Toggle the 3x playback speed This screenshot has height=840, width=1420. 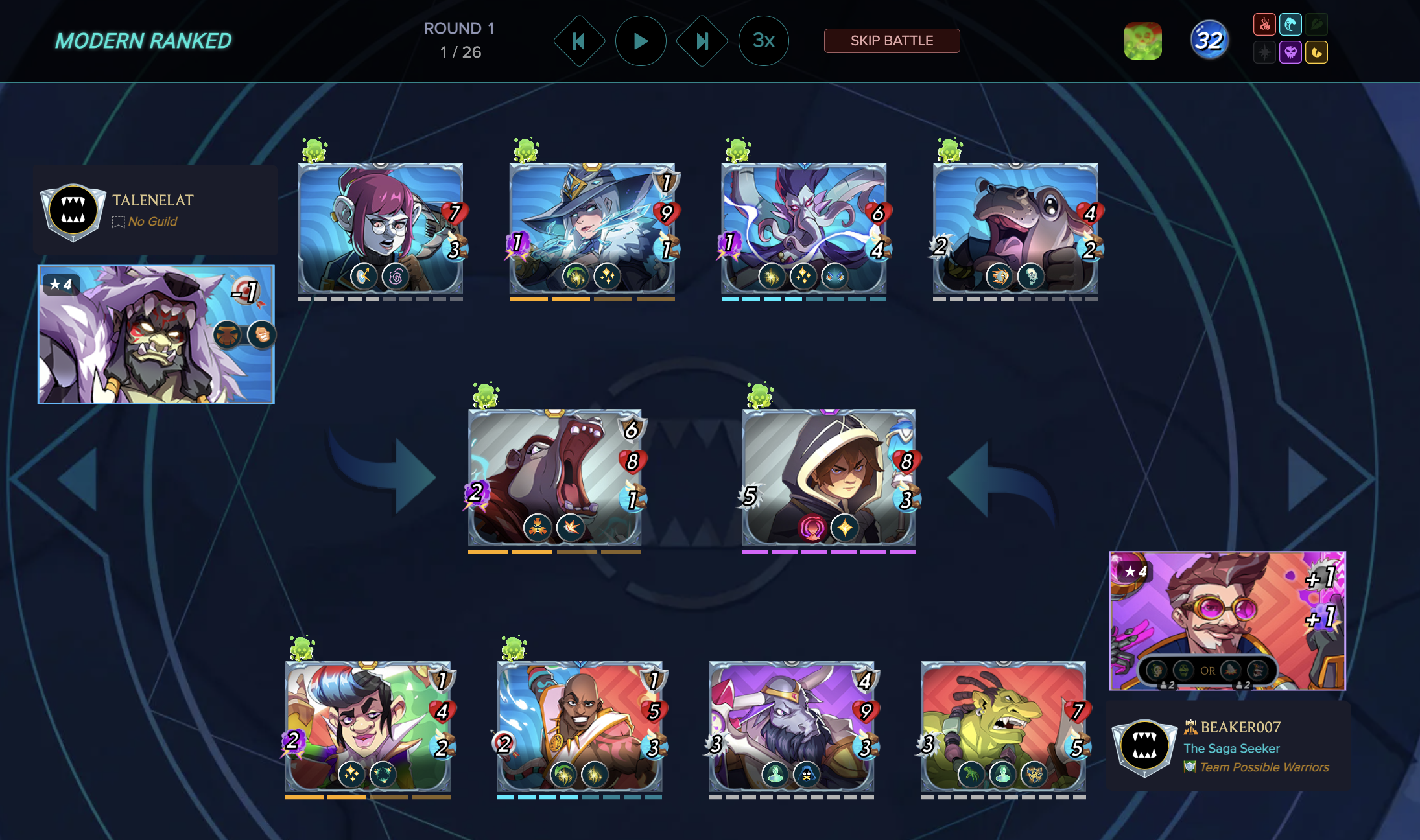(x=763, y=41)
